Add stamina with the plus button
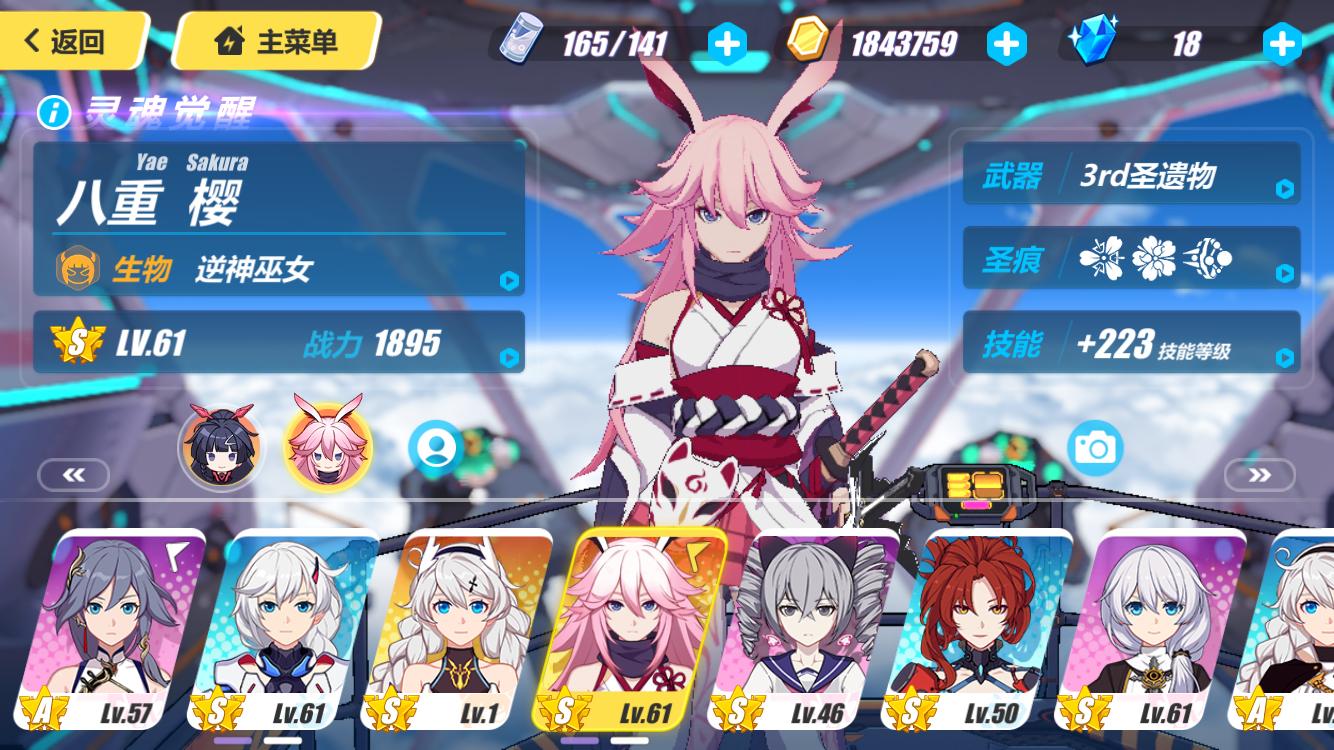The height and width of the screenshot is (750, 1334). click(727, 43)
